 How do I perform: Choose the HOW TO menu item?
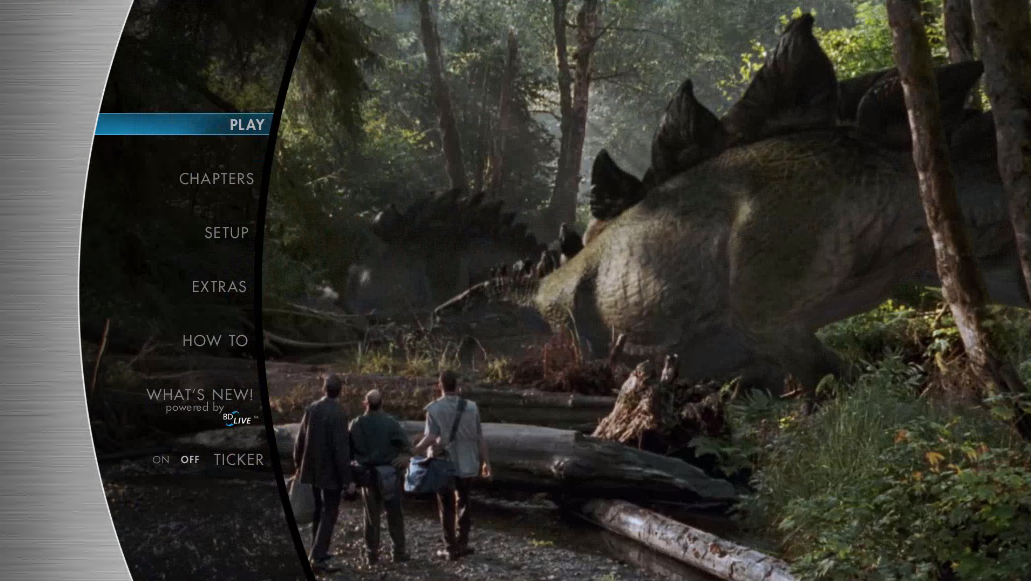point(215,341)
